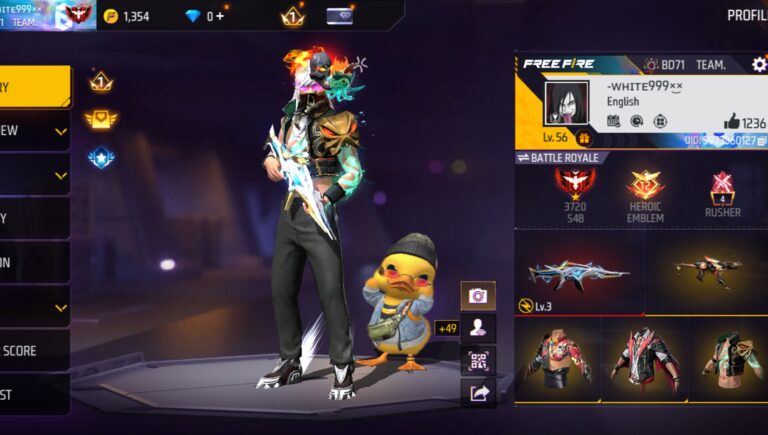This screenshot has height=435, width=768.
Task: Select the black and gold gun skin slot
Action: pyautogui.click(x=706, y=272)
